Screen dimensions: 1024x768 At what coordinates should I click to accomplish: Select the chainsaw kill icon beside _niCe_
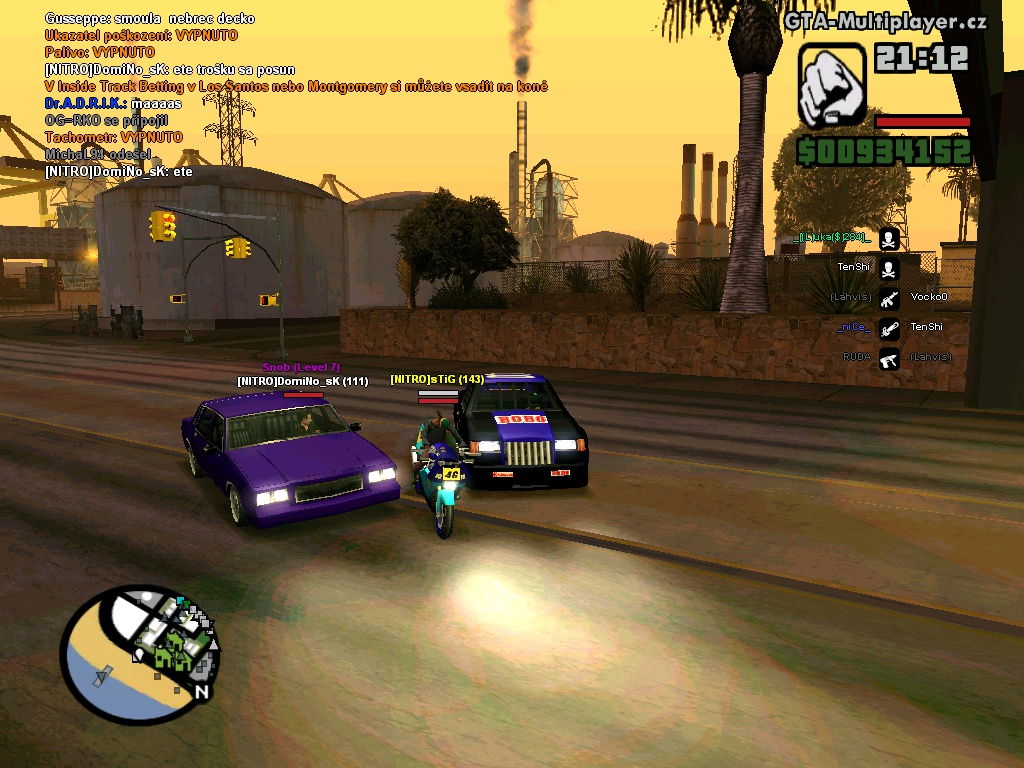pyautogui.click(x=889, y=328)
